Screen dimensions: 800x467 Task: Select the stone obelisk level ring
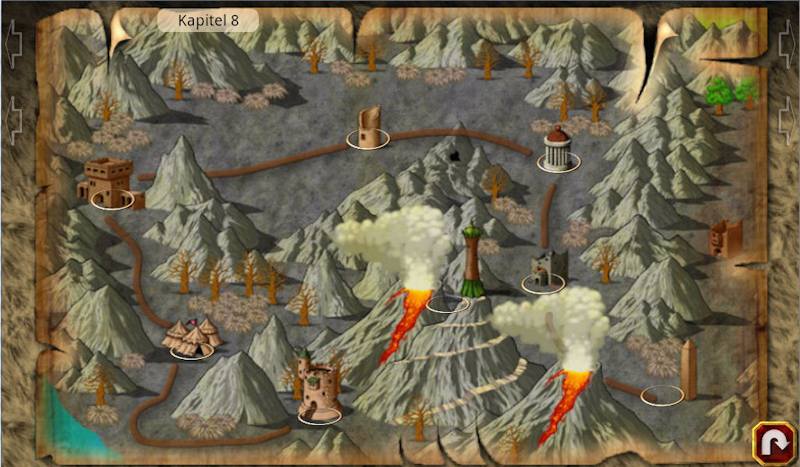663,394
